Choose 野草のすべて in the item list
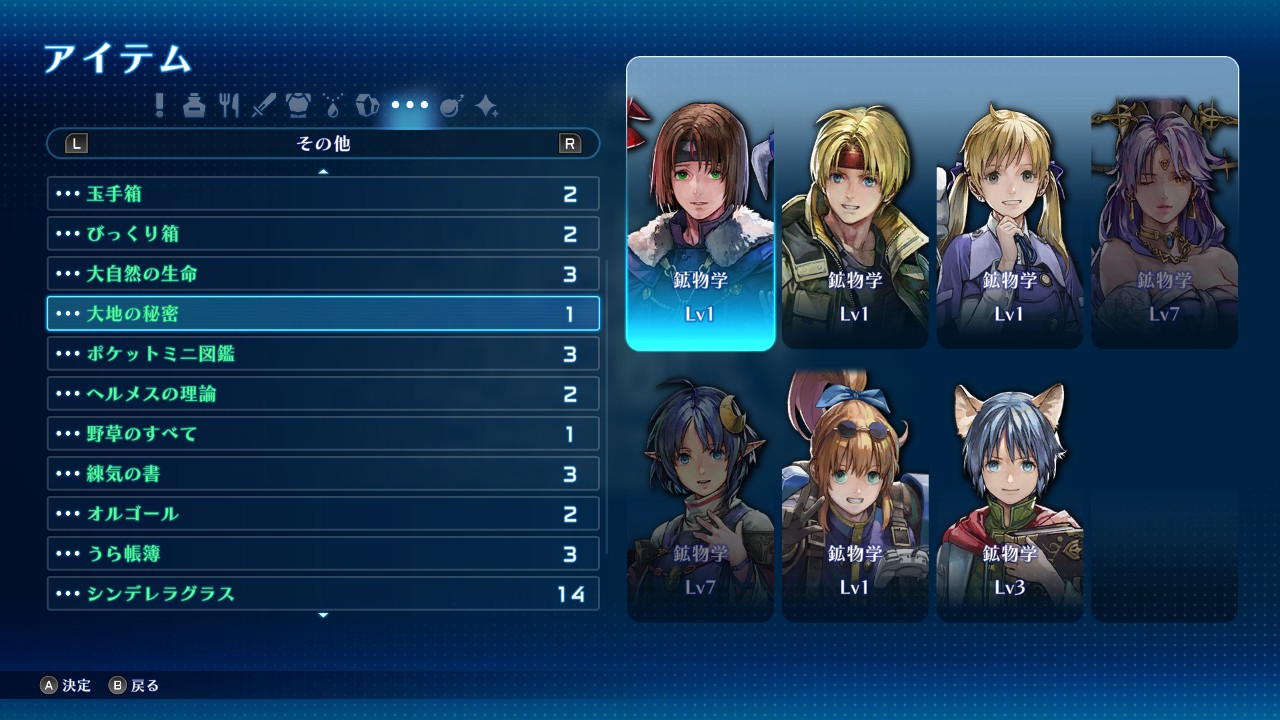The image size is (1280, 720). 323,434
